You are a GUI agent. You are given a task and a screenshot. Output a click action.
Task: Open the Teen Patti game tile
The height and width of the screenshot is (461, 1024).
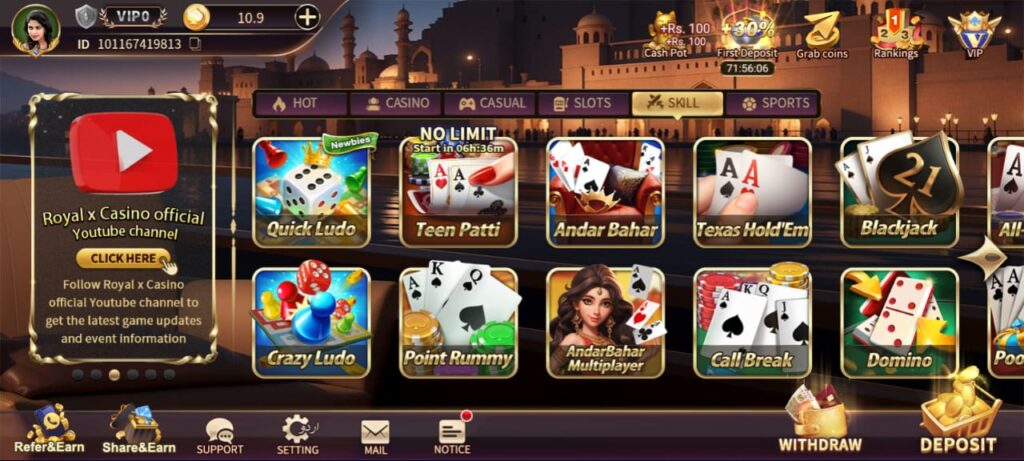pyautogui.click(x=459, y=192)
